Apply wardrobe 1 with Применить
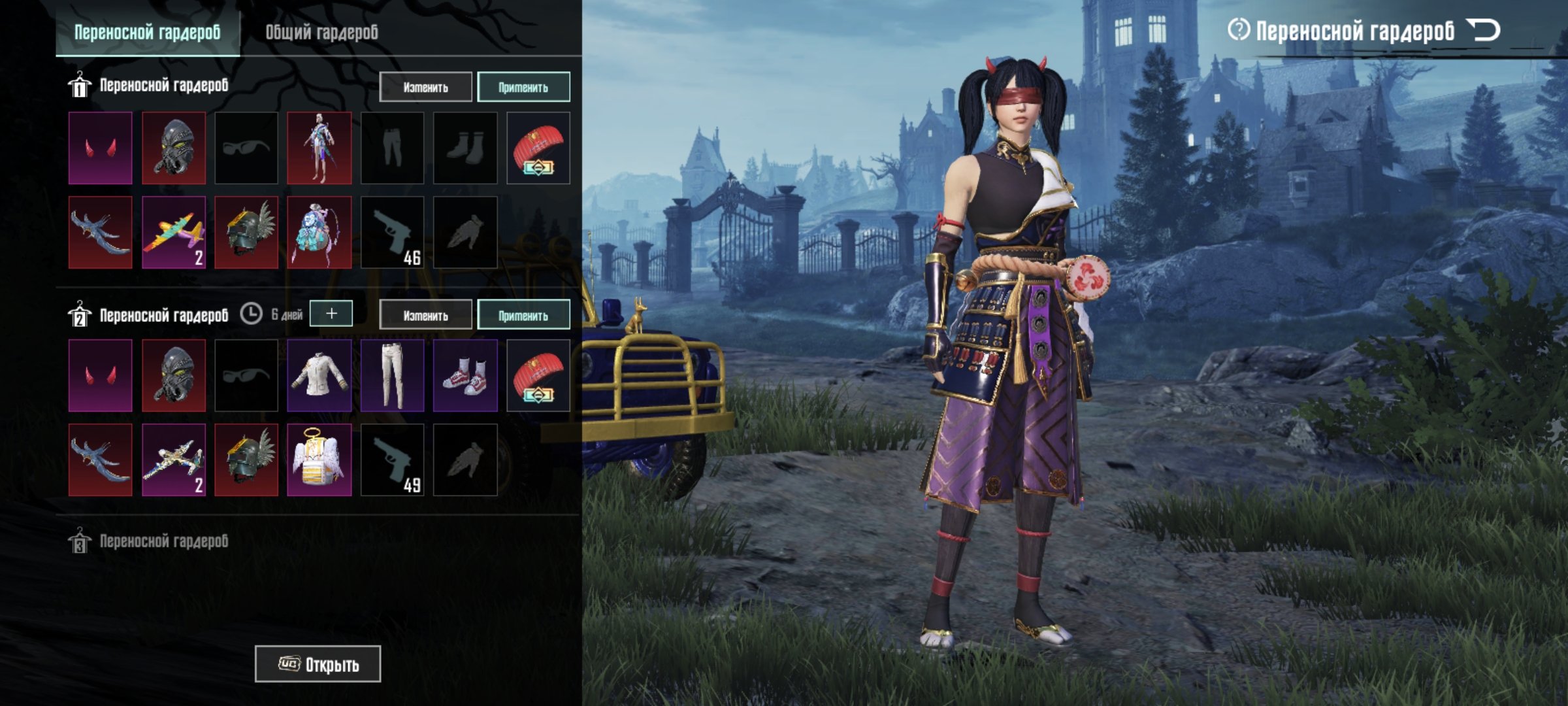The image size is (1568, 706). 523,87
